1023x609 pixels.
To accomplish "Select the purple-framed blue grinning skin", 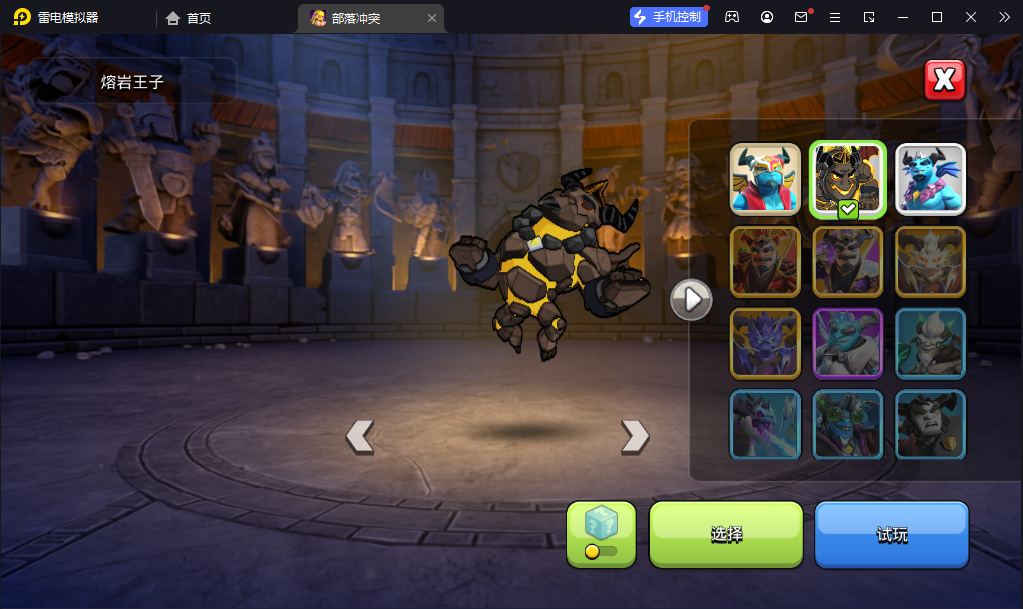I will click(x=848, y=343).
